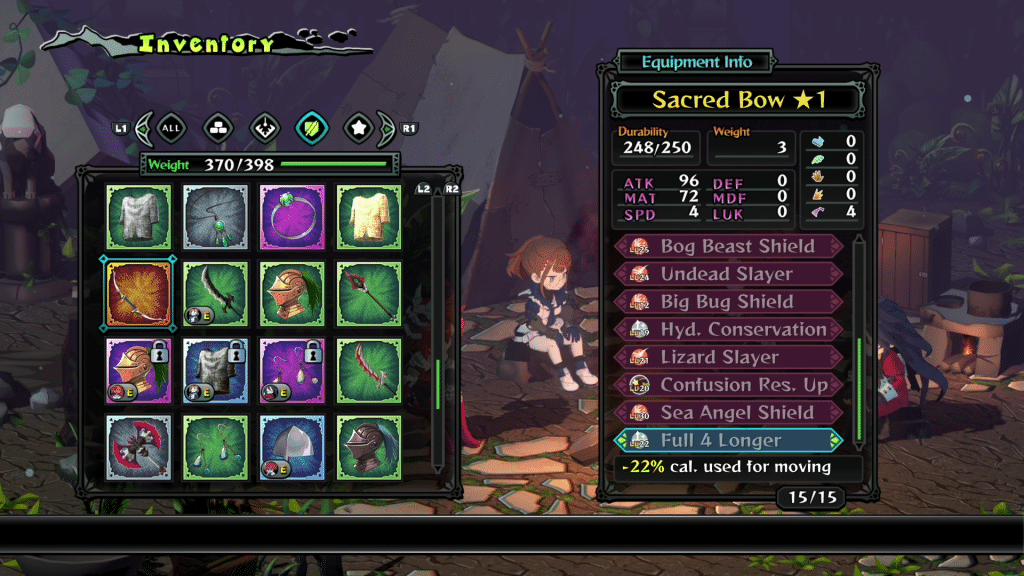This screenshot has width=1024, height=576.
Task: Select the red spear slot
Action: coord(369,293)
